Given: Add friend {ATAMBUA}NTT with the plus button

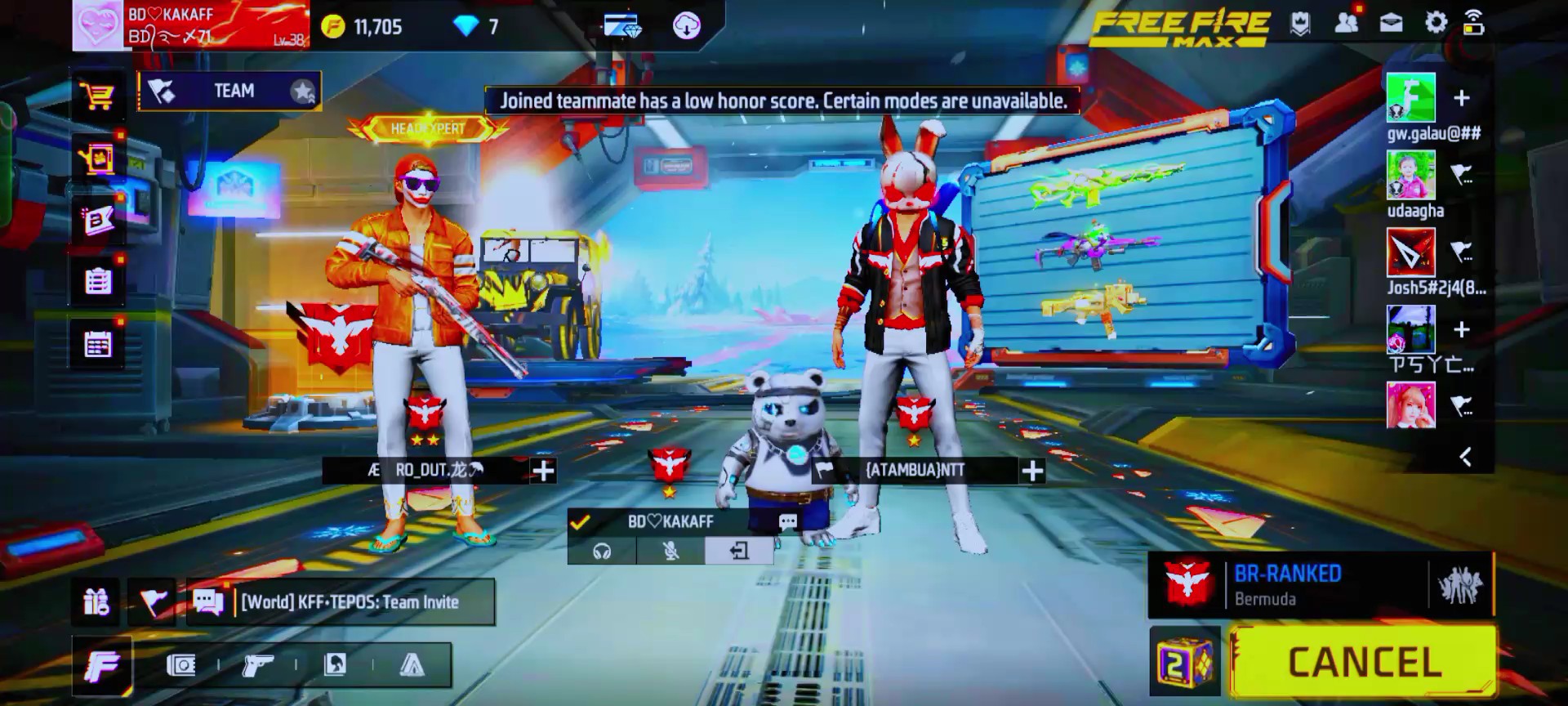Looking at the screenshot, I should (1032, 471).
